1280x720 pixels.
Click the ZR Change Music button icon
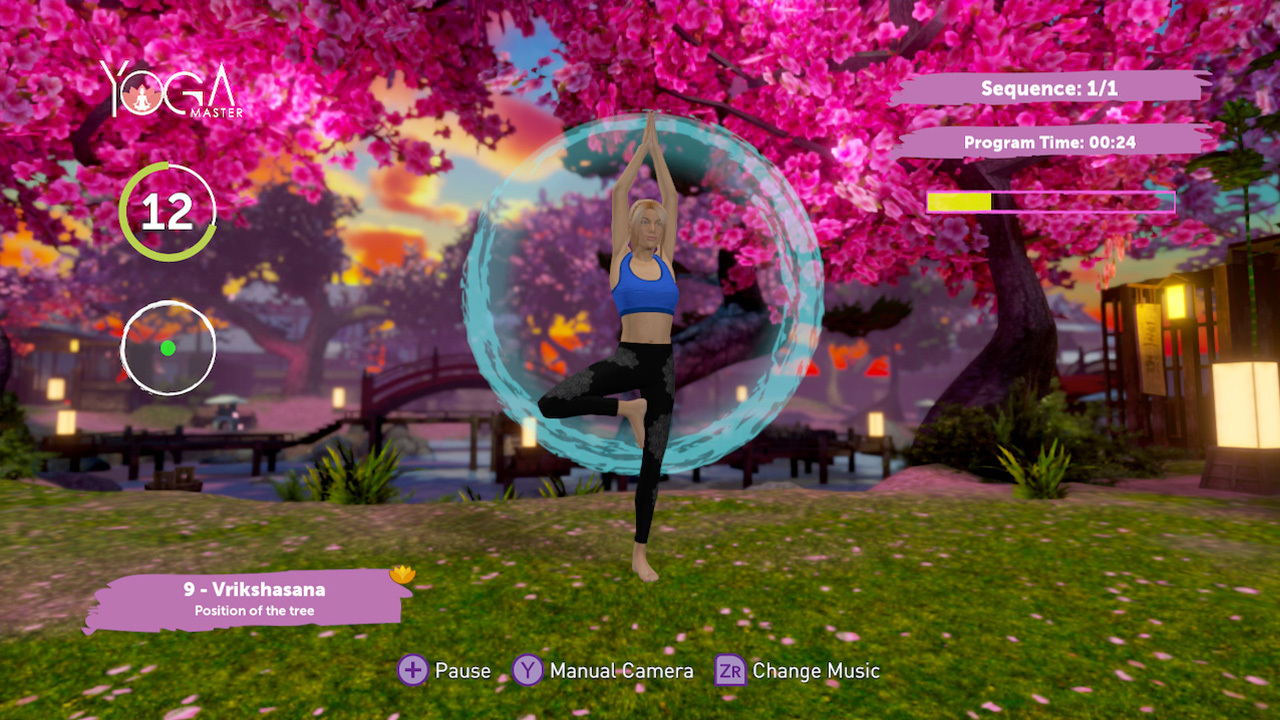729,671
